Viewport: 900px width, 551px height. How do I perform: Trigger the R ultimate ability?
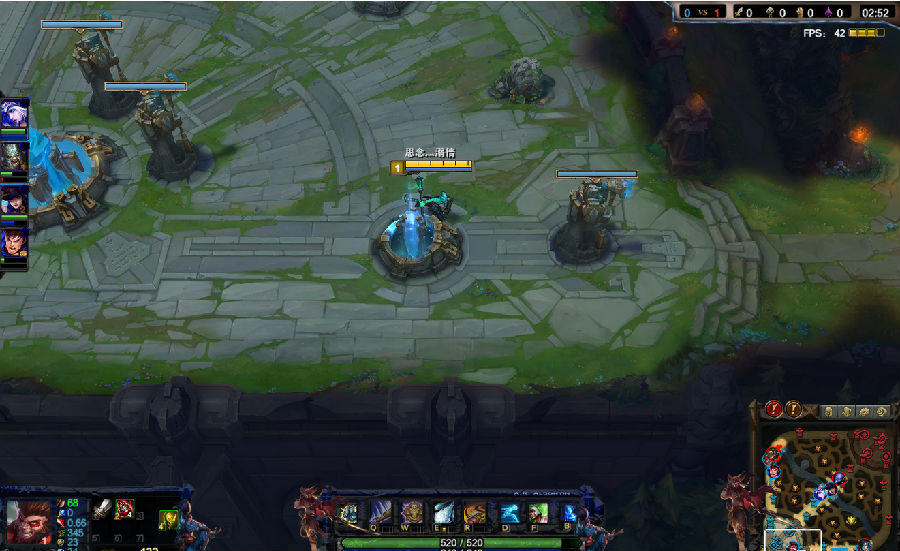[x=475, y=514]
